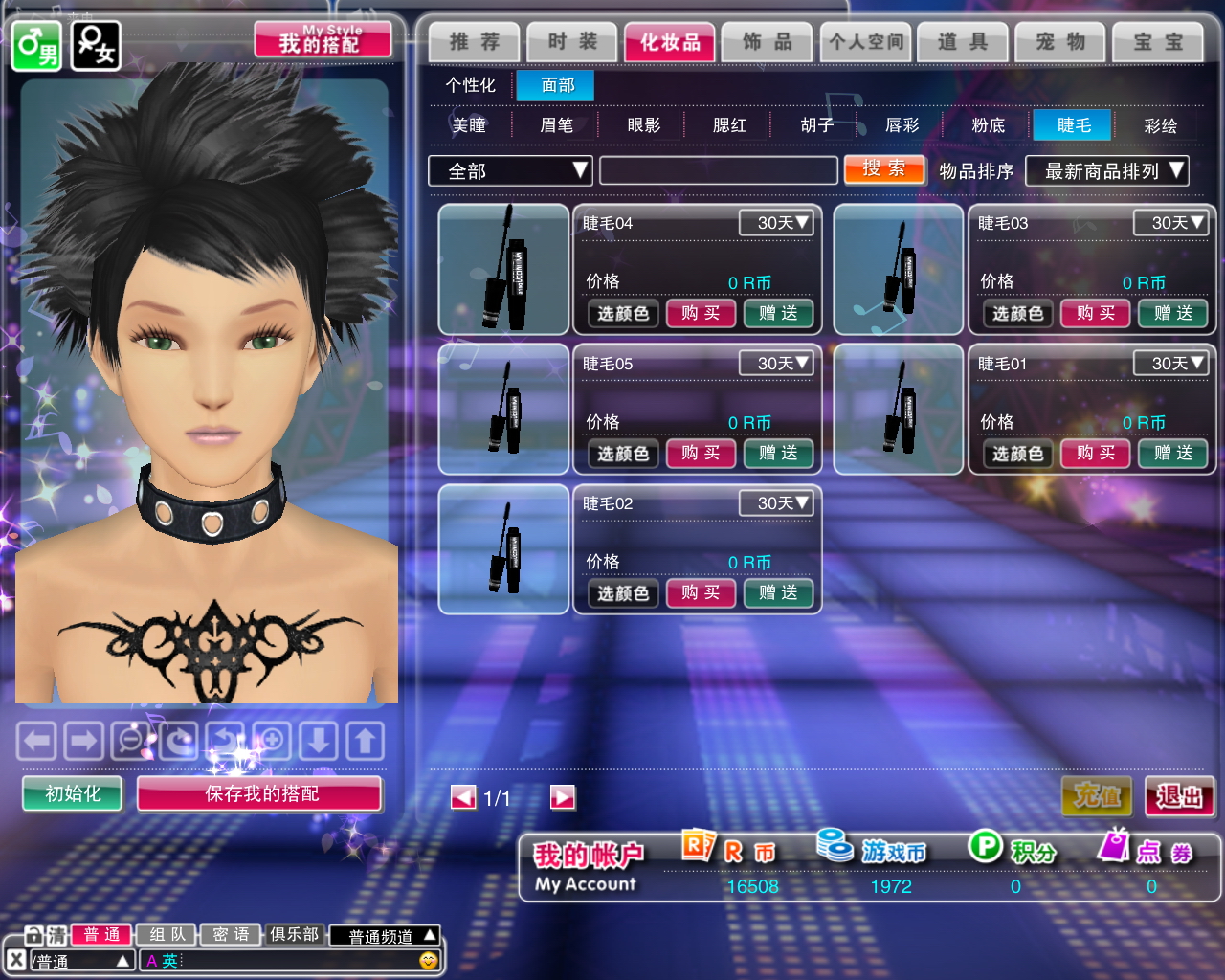Screen dimensions: 1225x980
Task: Open the 最新商品排列 sort dropdown
Action: tap(1106, 171)
